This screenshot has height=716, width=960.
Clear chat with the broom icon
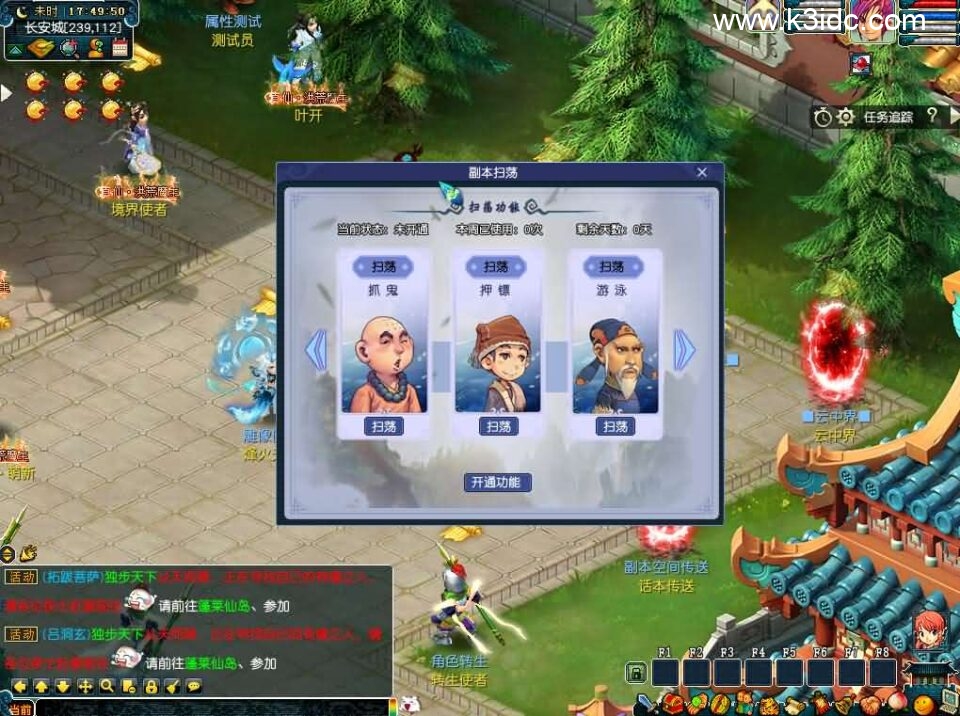(172, 686)
